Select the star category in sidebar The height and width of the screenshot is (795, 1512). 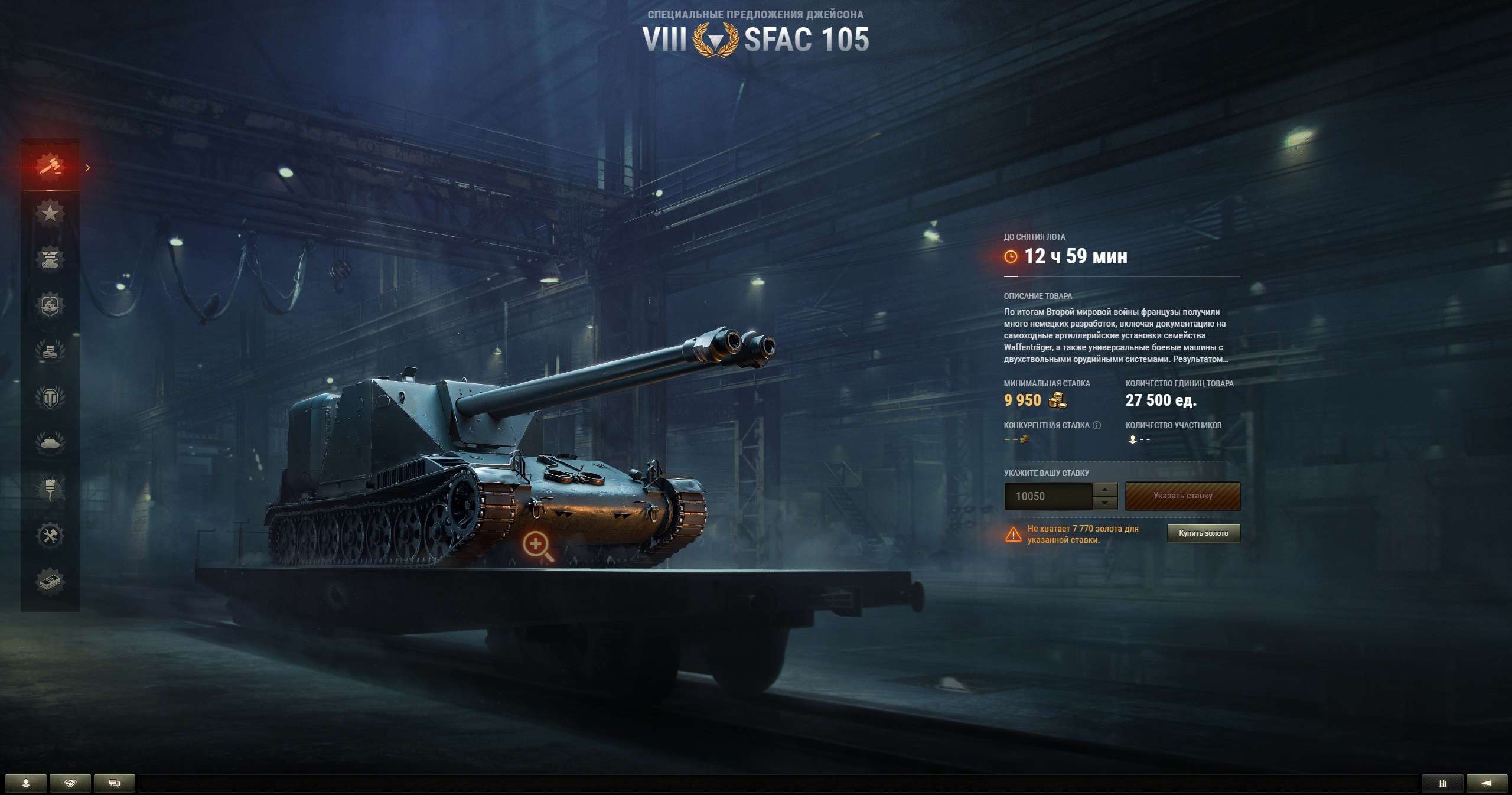coord(50,212)
